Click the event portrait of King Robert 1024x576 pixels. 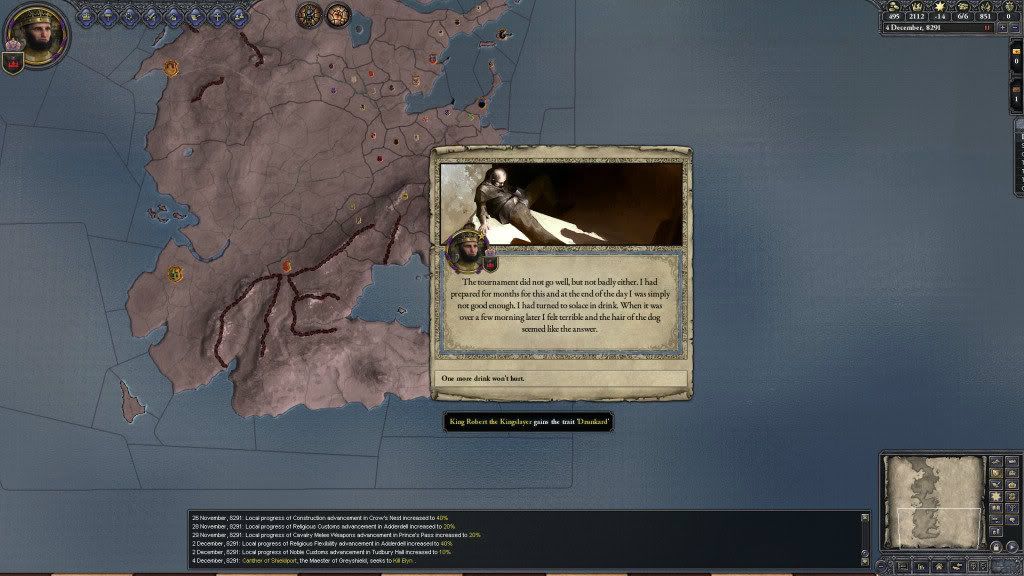(x=468, y=250)
